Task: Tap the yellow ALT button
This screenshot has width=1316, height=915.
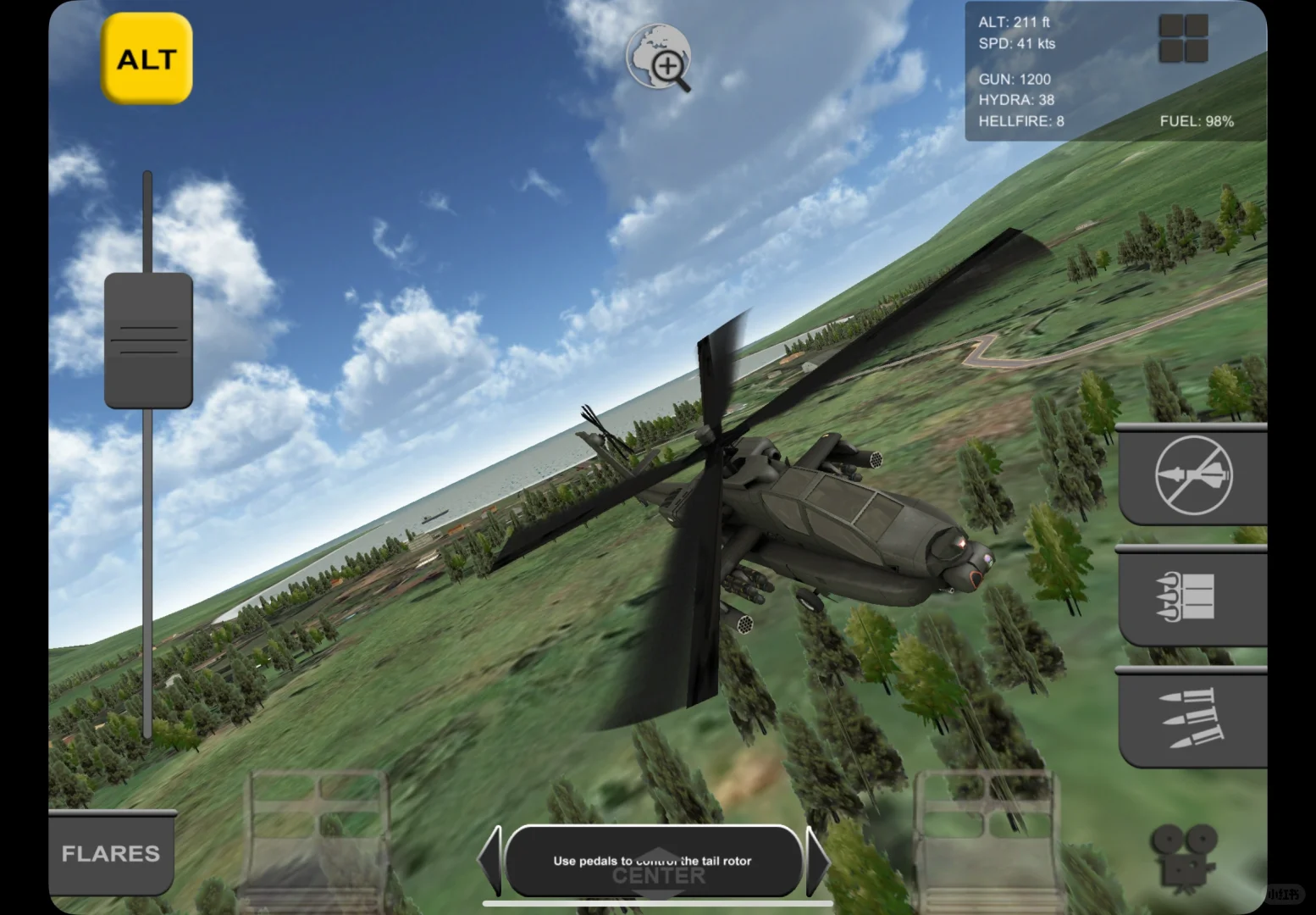Action: pyautogui.click(x=147, y=58)
